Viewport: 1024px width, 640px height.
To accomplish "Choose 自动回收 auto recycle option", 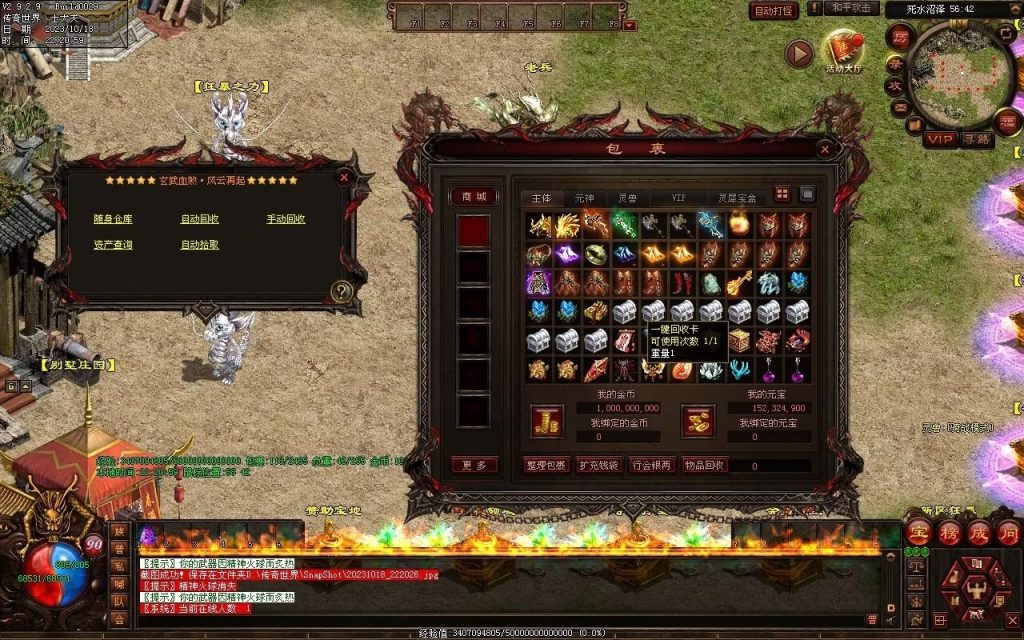I will click(x=199, y=219).
